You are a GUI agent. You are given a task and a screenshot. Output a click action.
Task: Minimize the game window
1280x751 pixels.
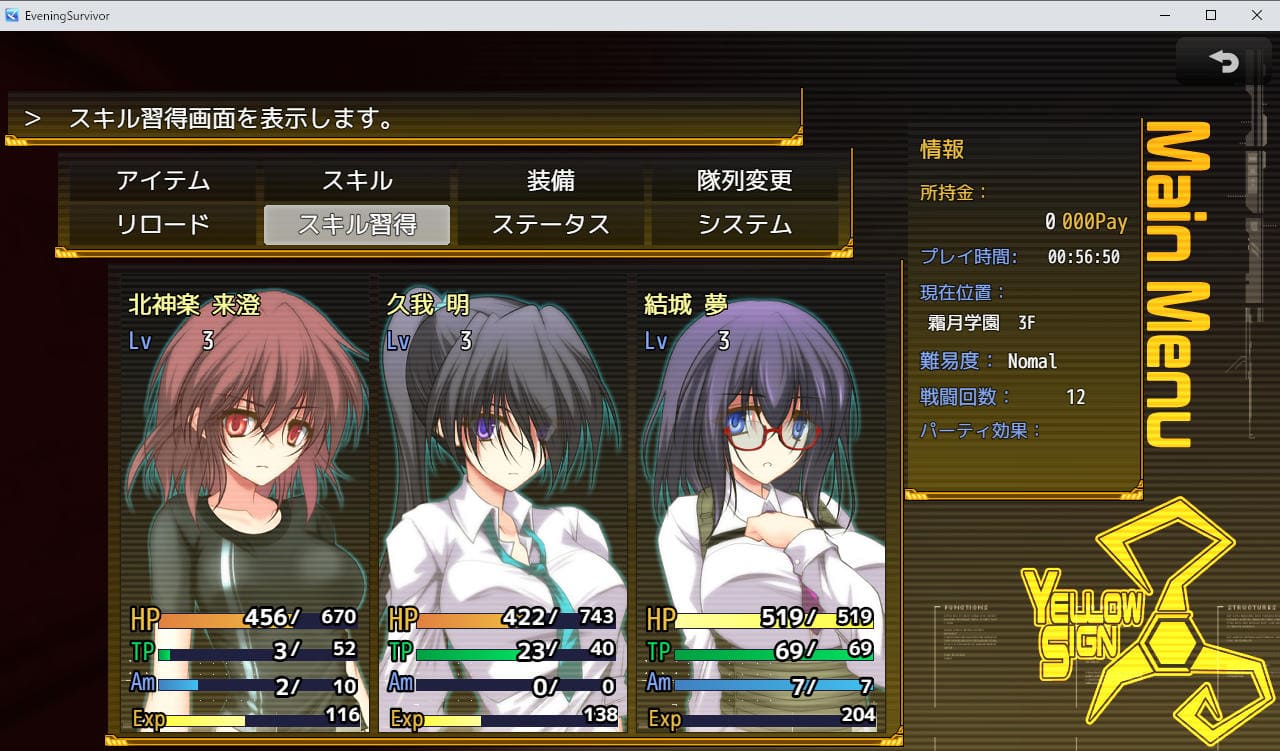coord(1165,15)
